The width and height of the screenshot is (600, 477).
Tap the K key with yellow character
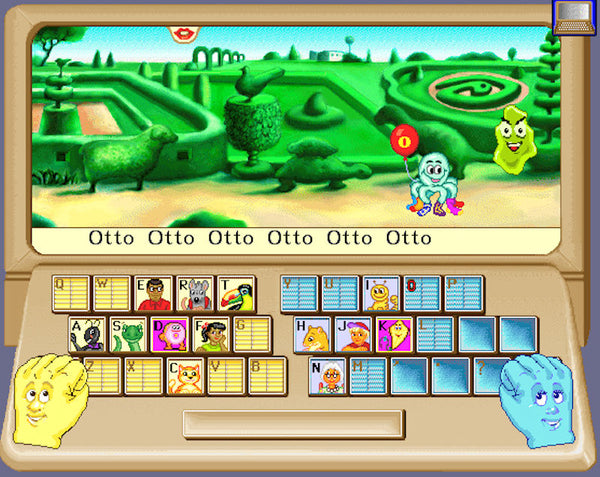pyautogui.click(x=395, y=335)
